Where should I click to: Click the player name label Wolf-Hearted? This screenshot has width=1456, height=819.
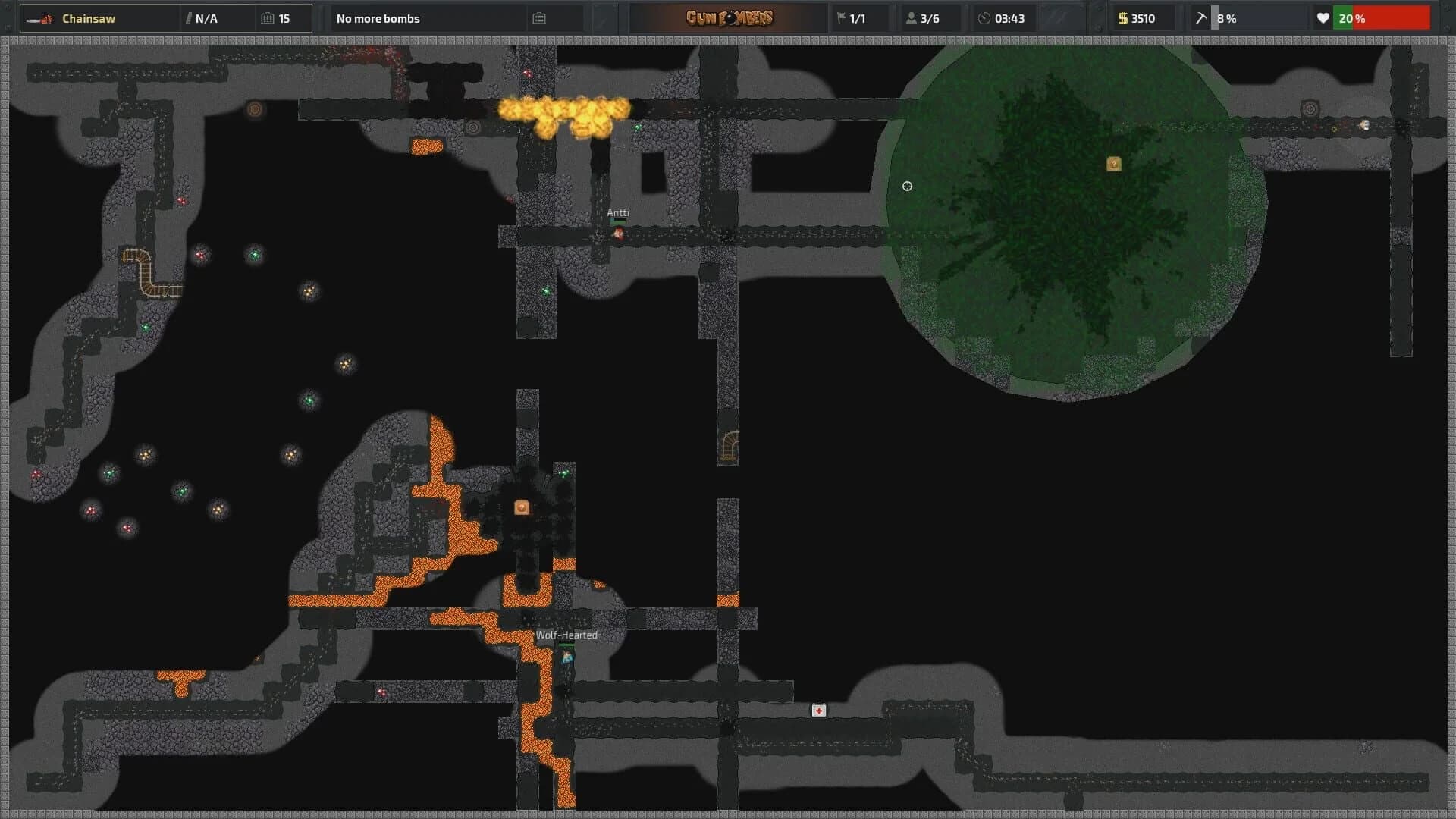[x=567, y=635]
